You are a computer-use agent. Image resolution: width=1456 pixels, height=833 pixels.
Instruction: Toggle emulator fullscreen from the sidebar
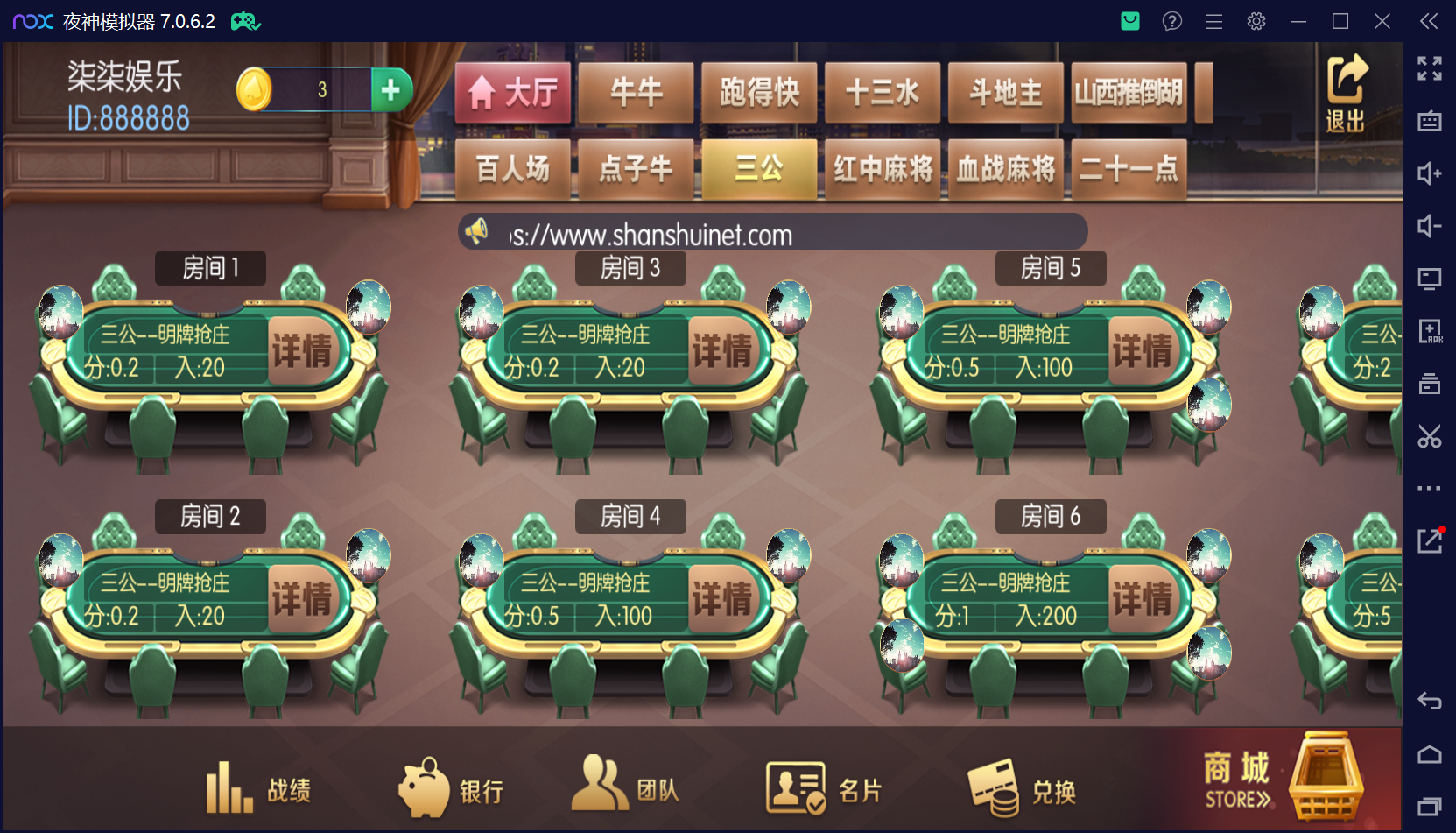1429,68
